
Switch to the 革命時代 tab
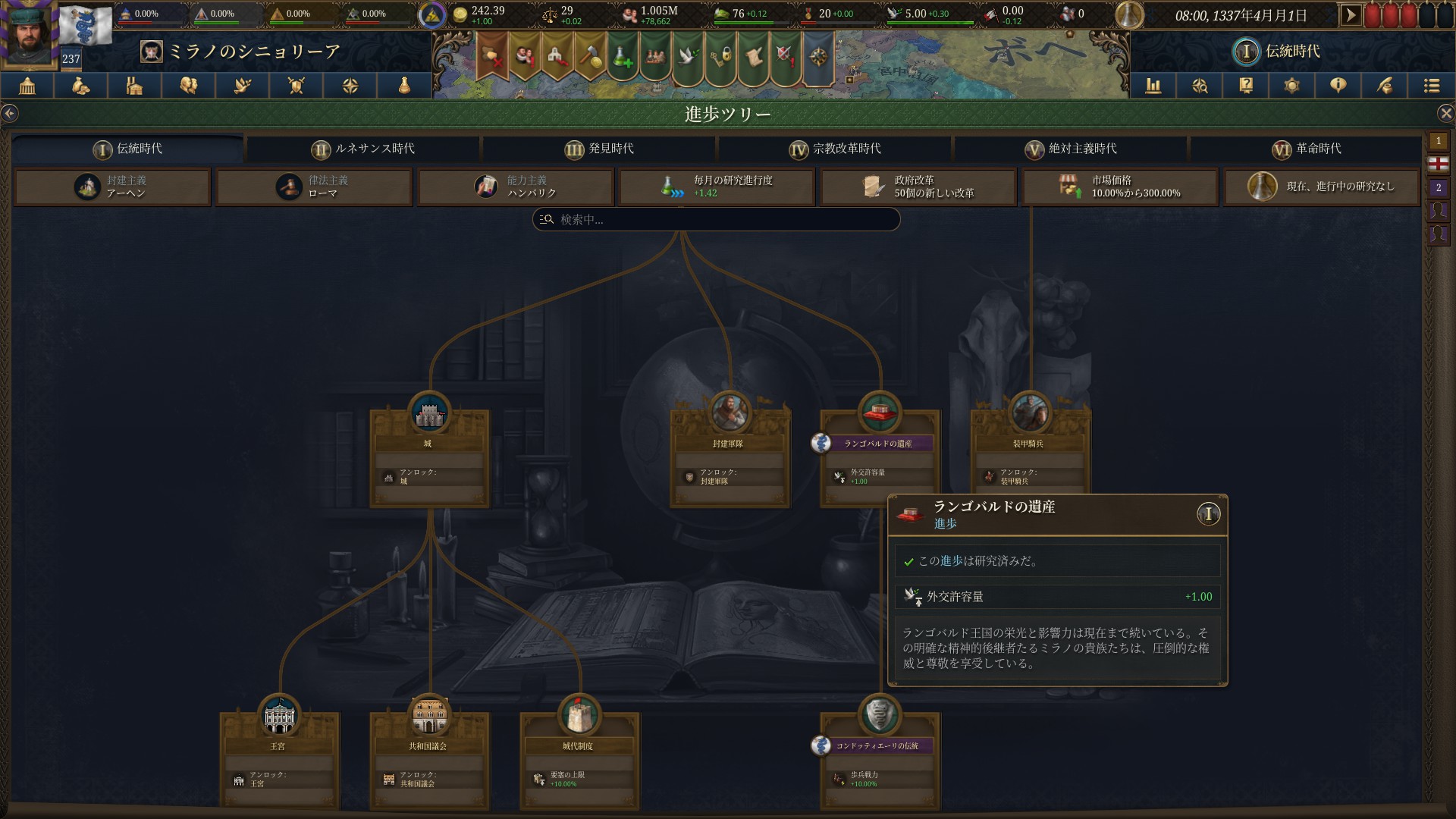tap(1308, 149)
